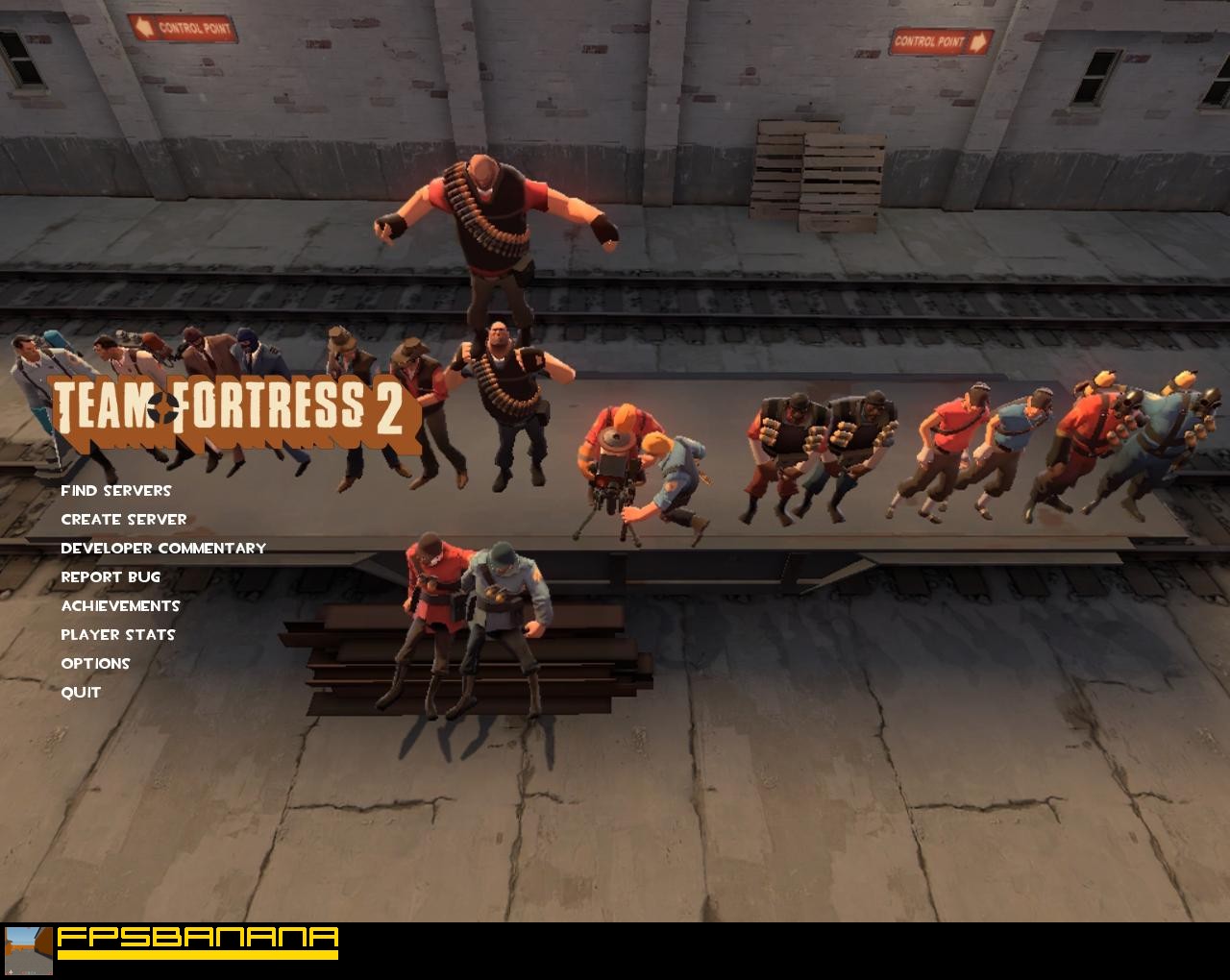Click the left Control Point wall sign
Image resolution: width=1230 pixels, height=980 pixels.
pyautogui.click(x=184, y=29)
